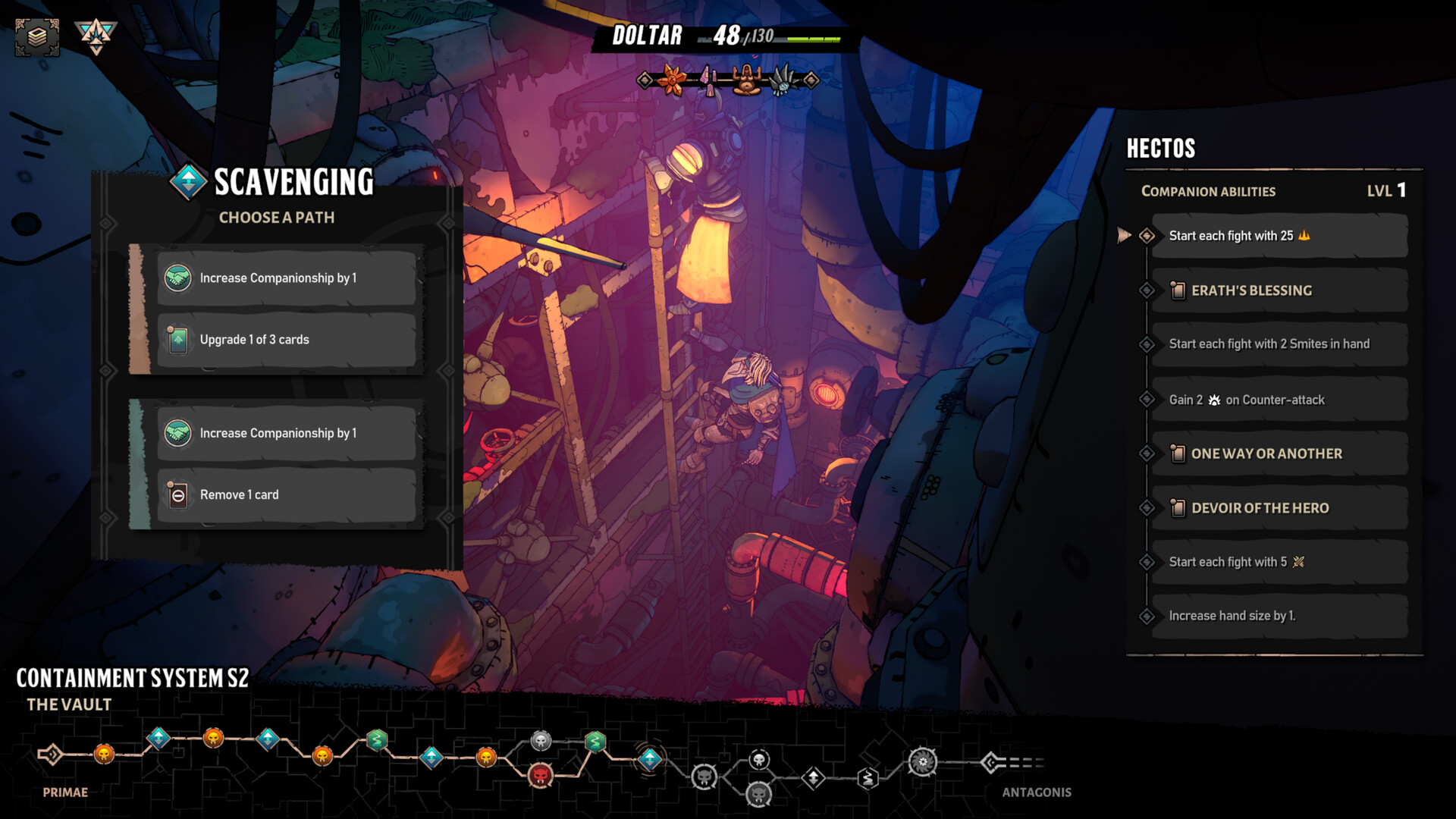Choose the 'Upgrade 1 of 3 cards' reward

click(x=286, y=339)
